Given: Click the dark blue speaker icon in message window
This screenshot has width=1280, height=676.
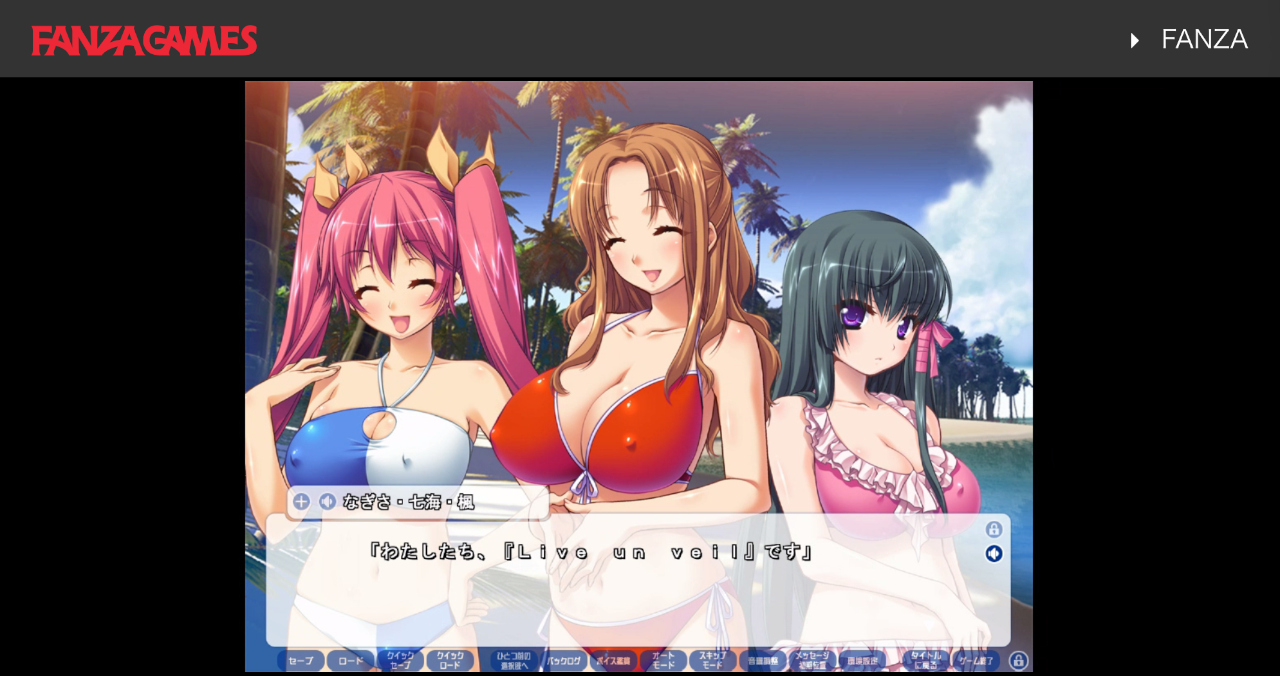Looking at the screenshot, I should point(993,554).
